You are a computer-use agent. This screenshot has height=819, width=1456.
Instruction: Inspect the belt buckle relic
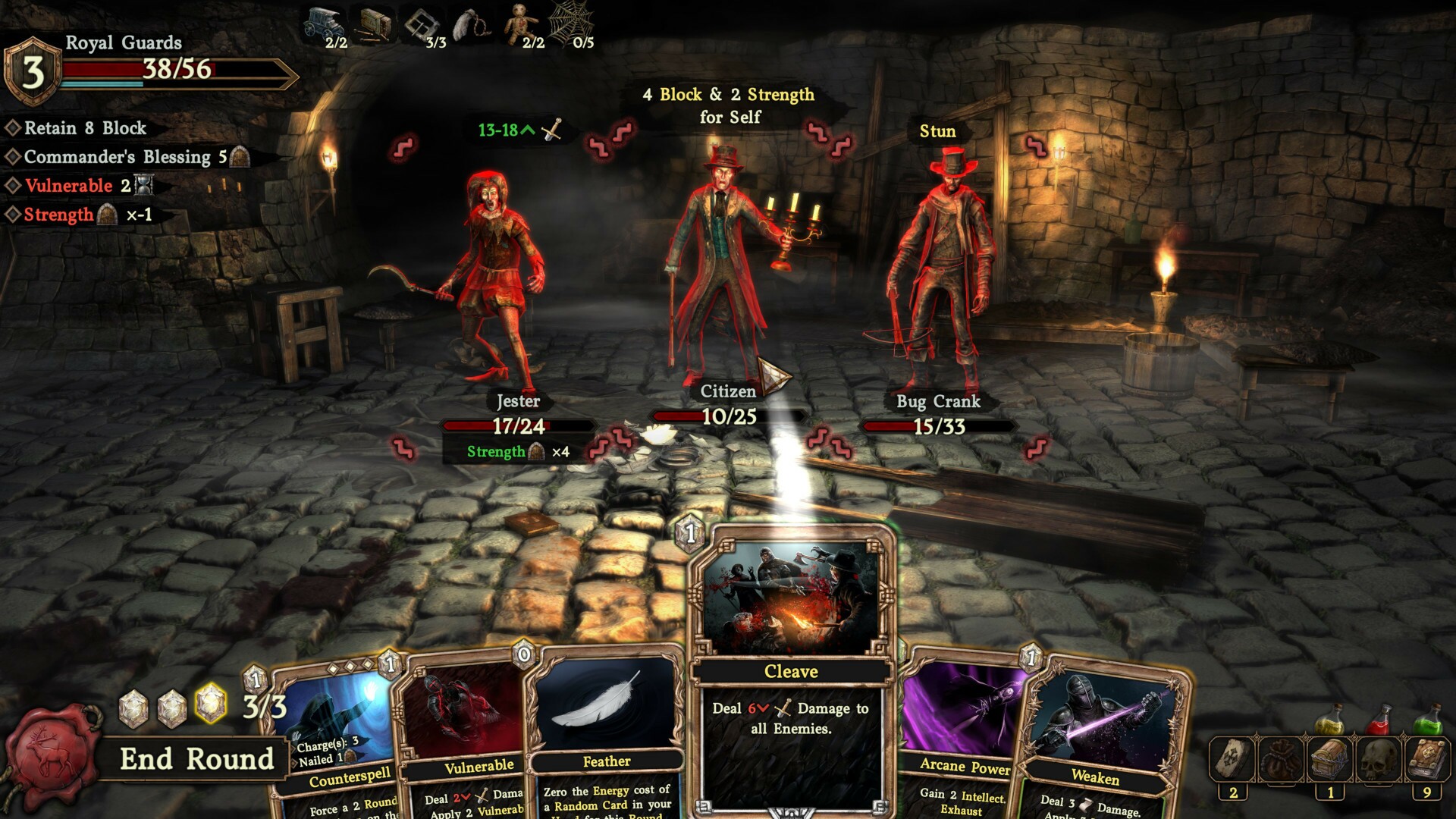[422, 24]
